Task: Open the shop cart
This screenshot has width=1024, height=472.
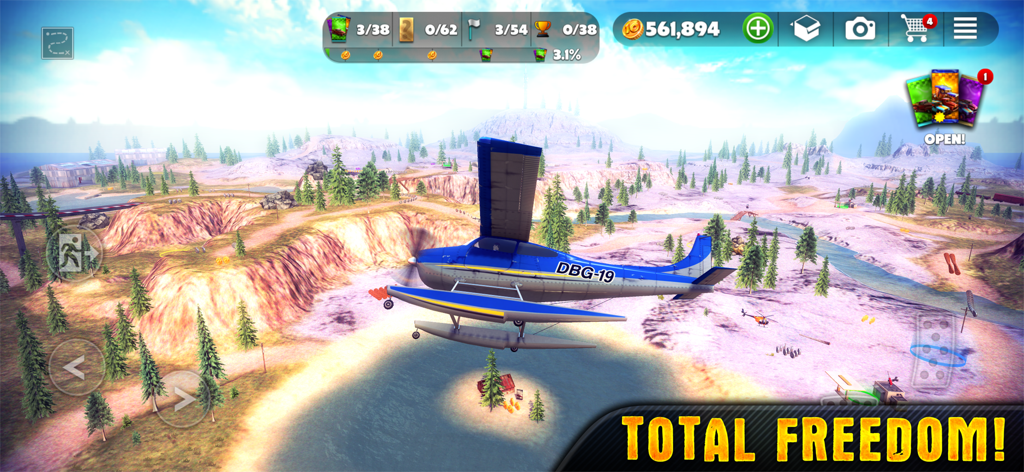Action: [916, 29]
